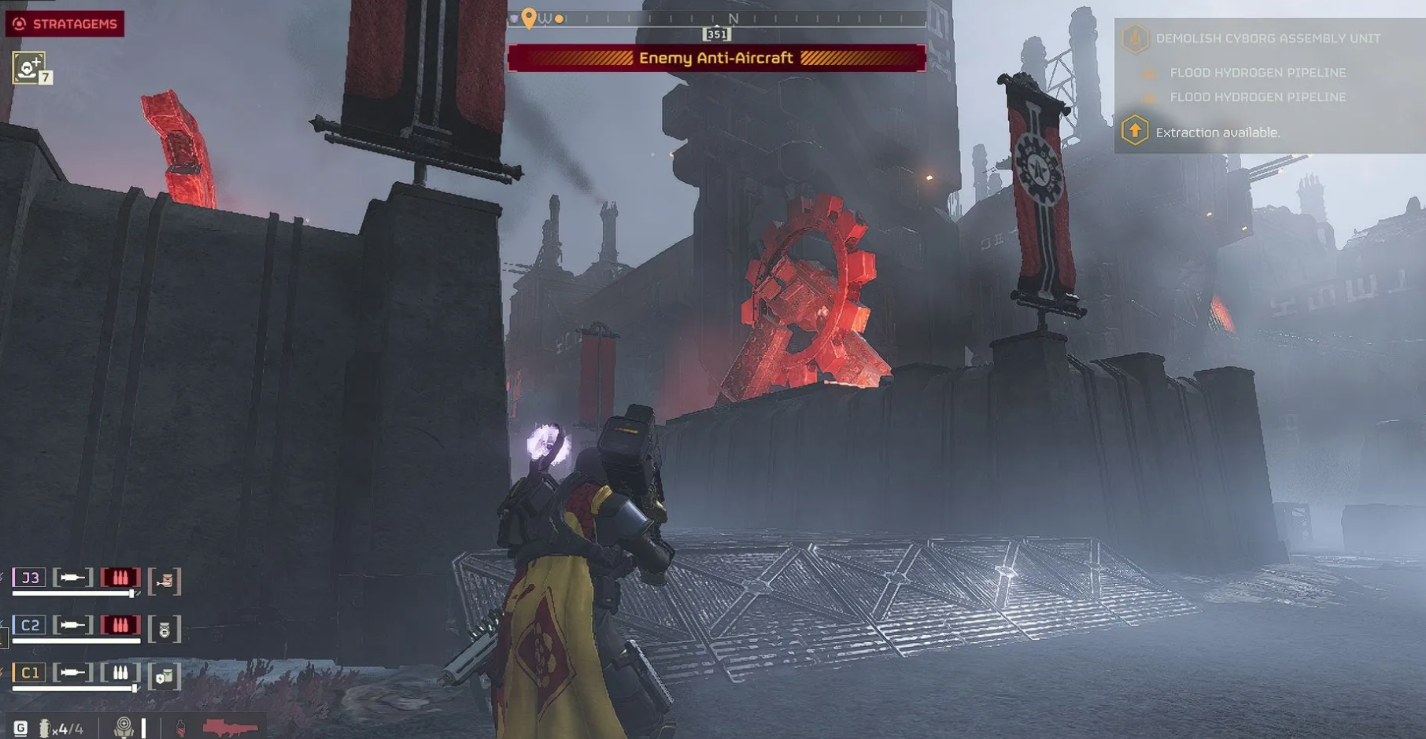
Task: Select squad member J3's name tag
Action: pos(30,577)
